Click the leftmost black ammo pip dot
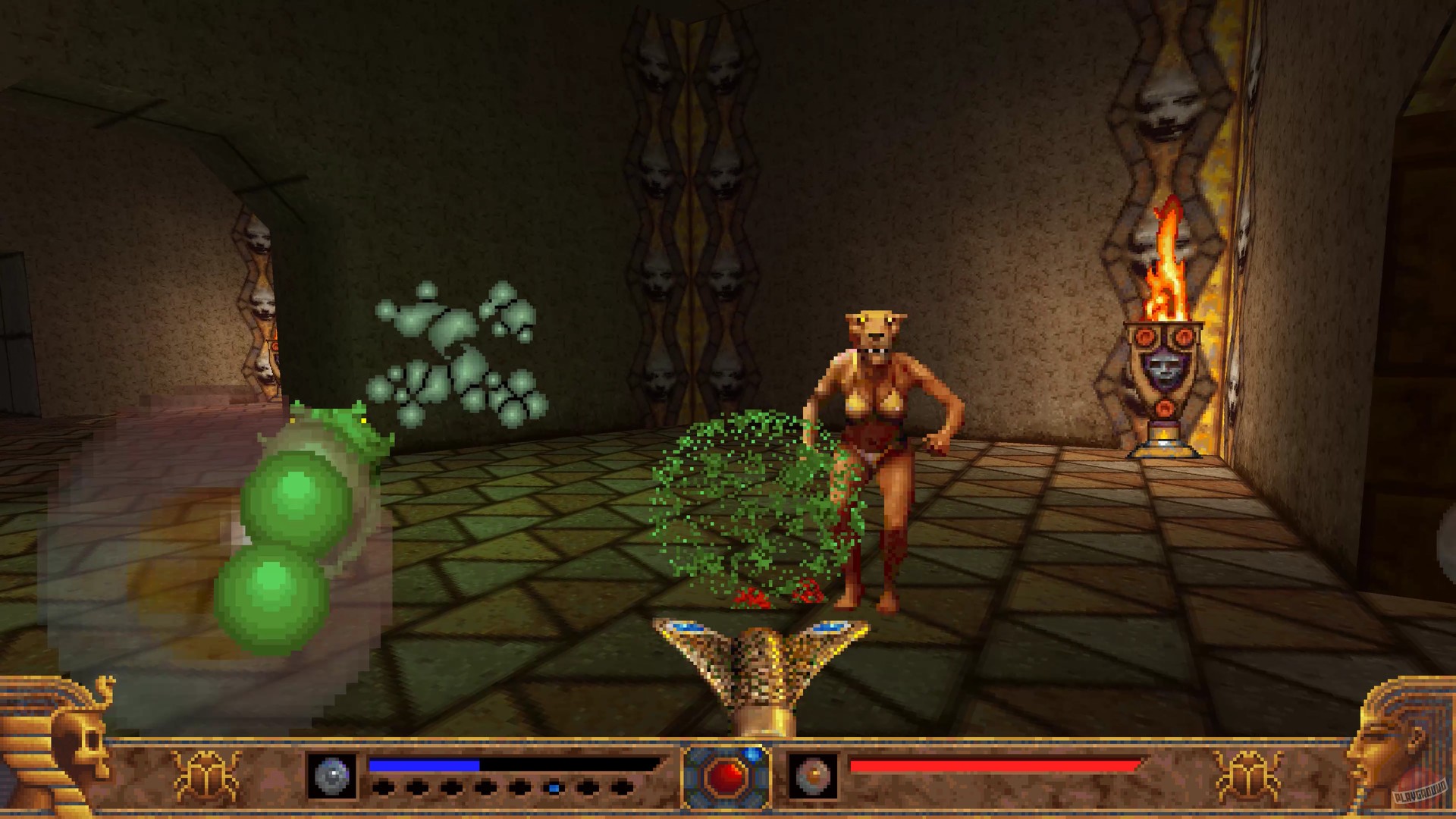The height and width of the screenshot is (819, 1456). tap(385, 787)
